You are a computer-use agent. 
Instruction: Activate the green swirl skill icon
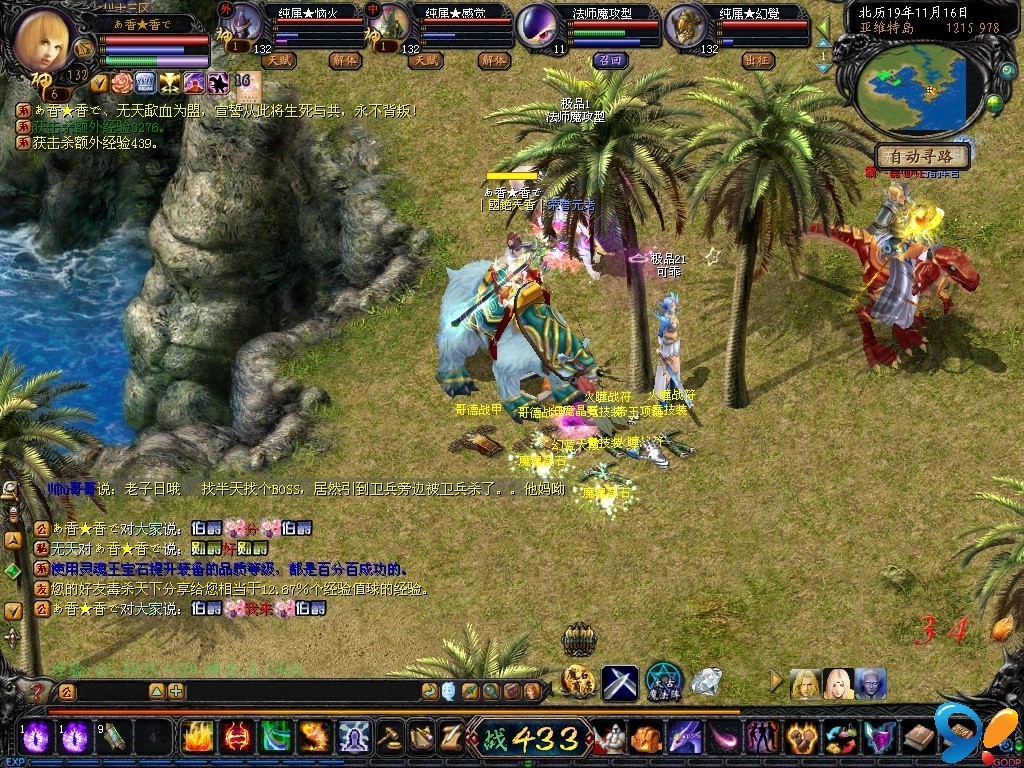pyautogui.click(x=275, y=738)
